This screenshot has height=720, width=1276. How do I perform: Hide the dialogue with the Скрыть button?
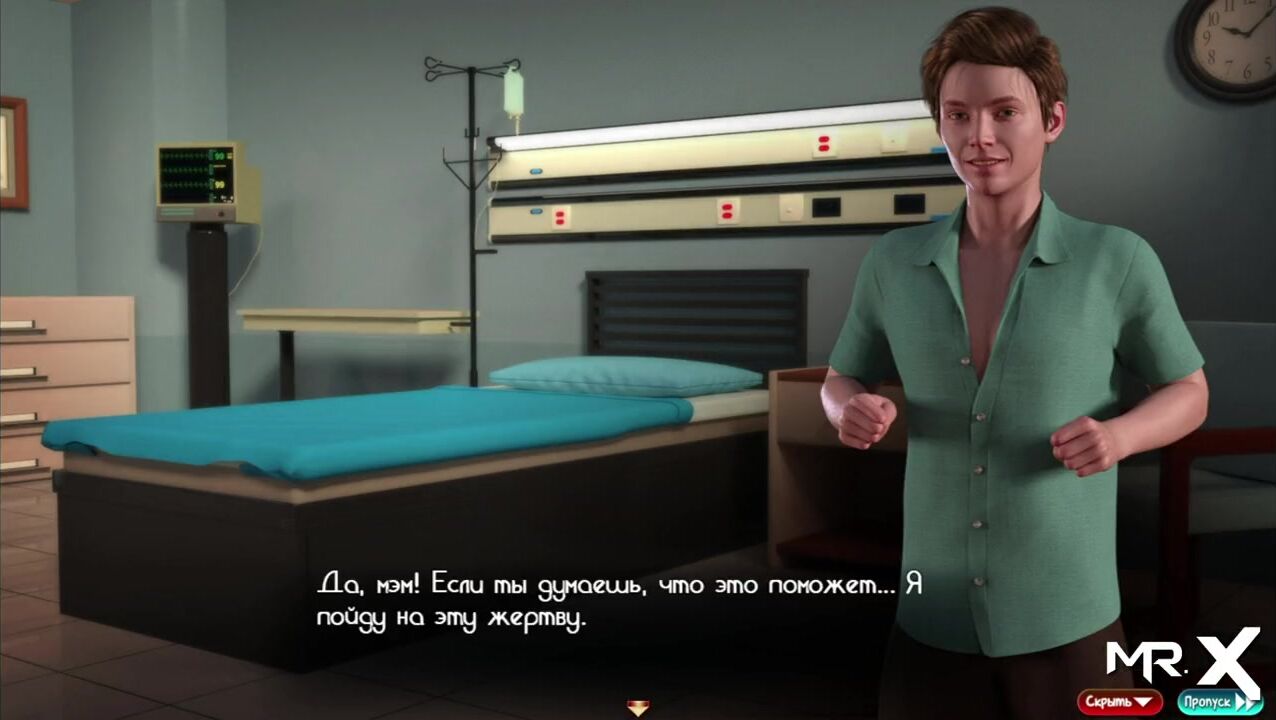1119,701
